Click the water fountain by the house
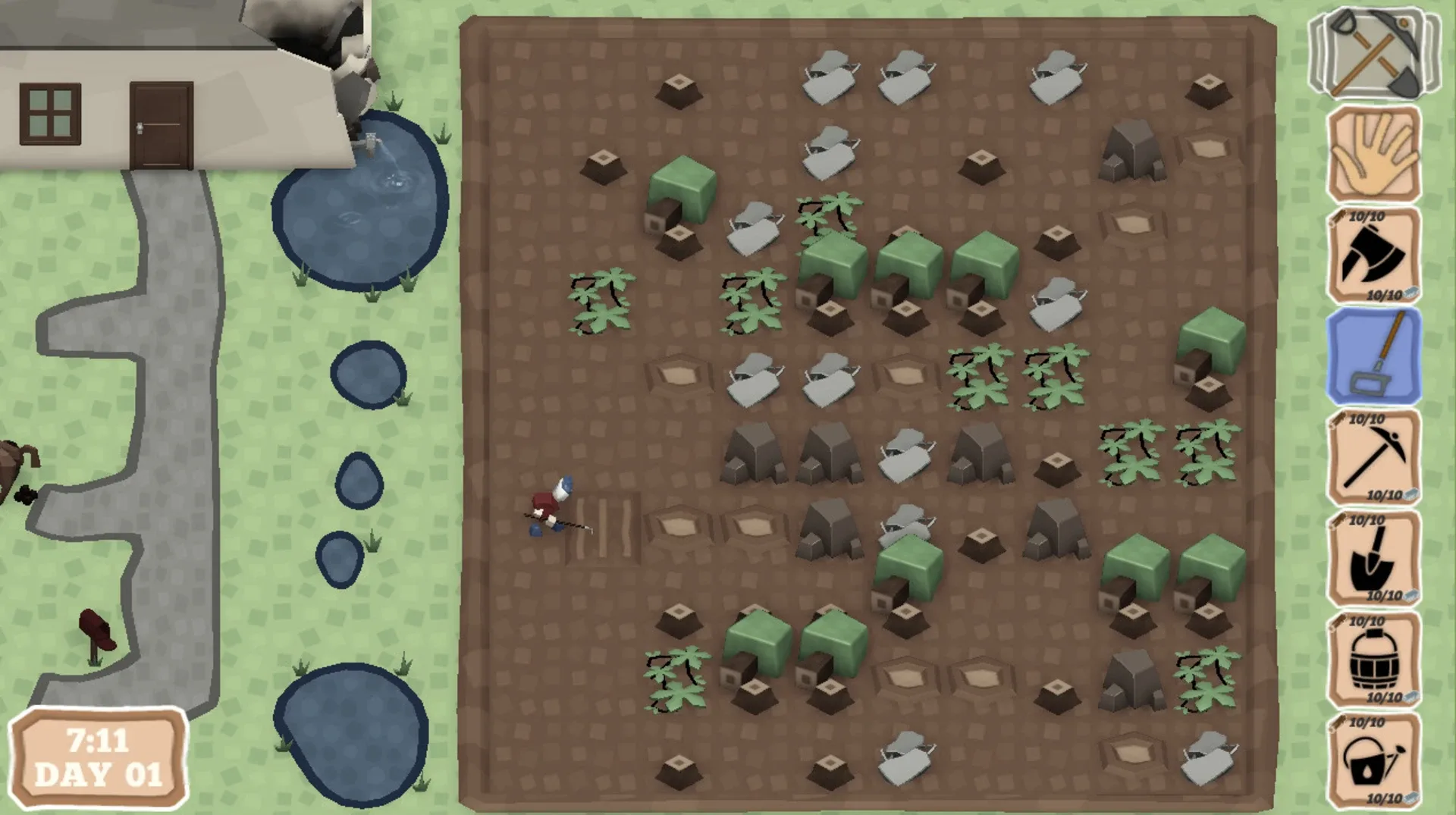The width and height of the screenshot is (1456, 815). (370, 144)
